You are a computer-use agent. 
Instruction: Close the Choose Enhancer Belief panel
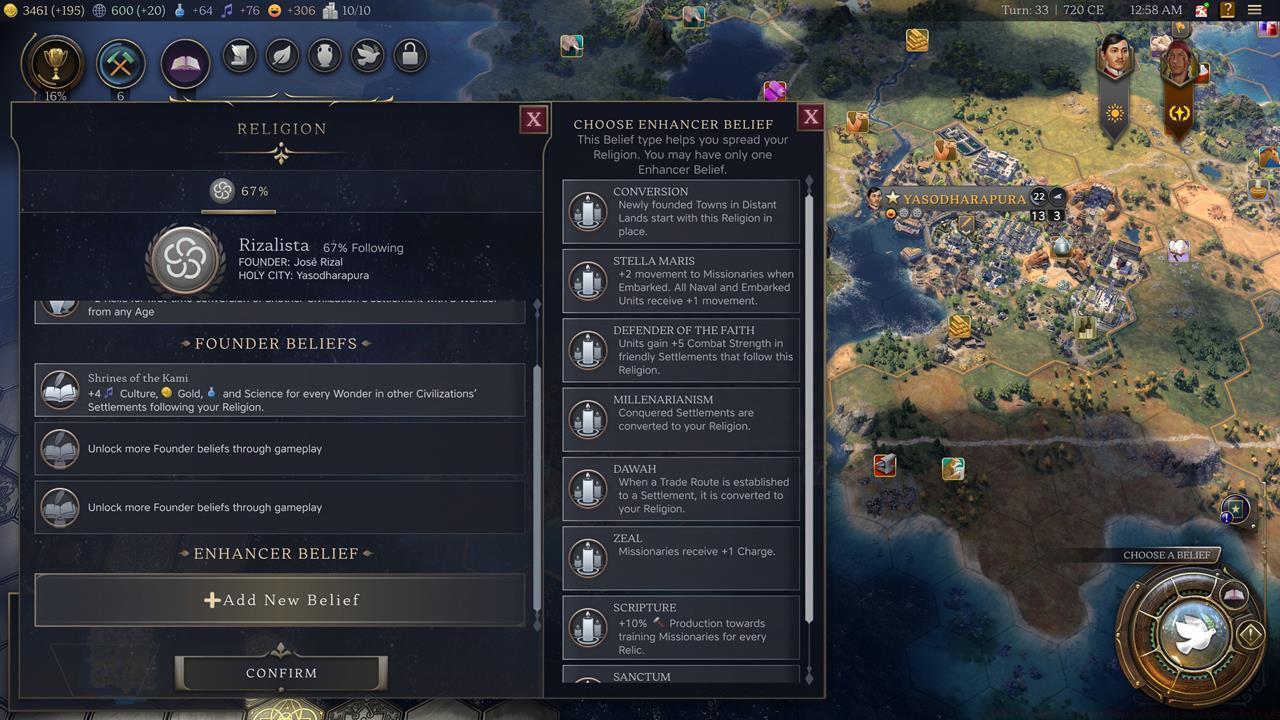(x=811, y=116)
